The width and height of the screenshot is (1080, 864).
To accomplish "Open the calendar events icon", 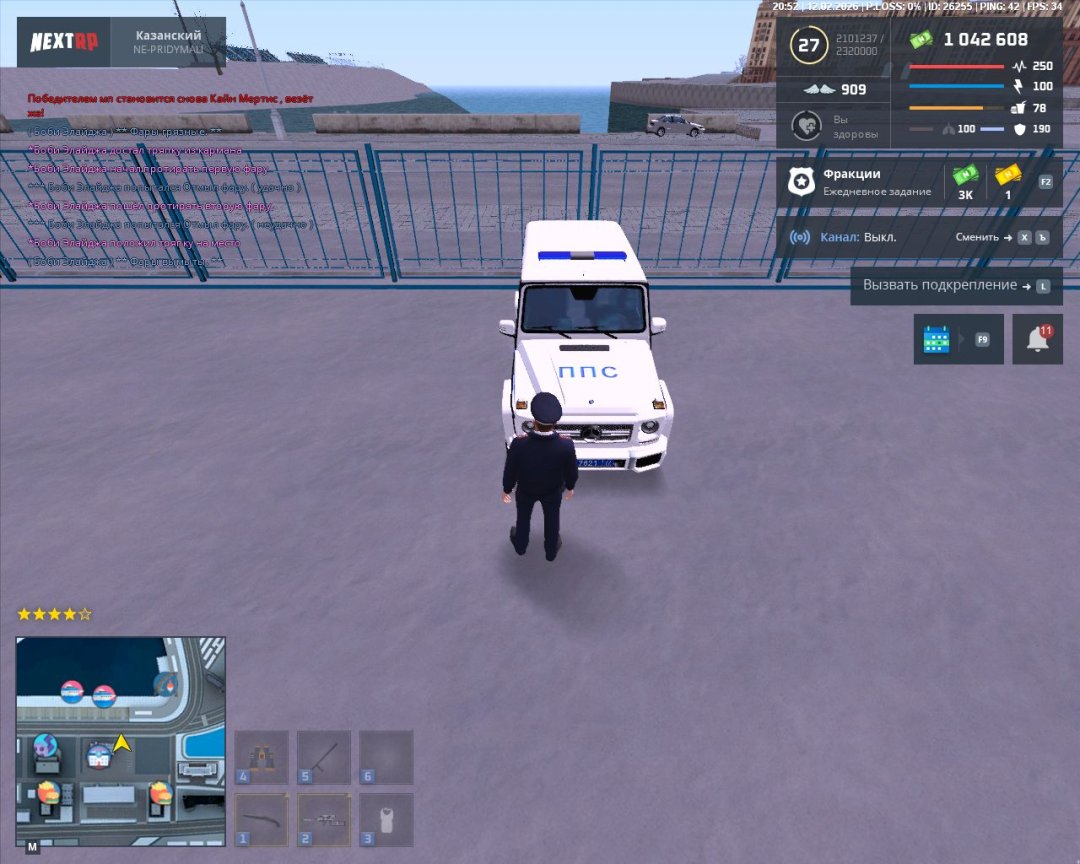I will [x=937, y=339].
